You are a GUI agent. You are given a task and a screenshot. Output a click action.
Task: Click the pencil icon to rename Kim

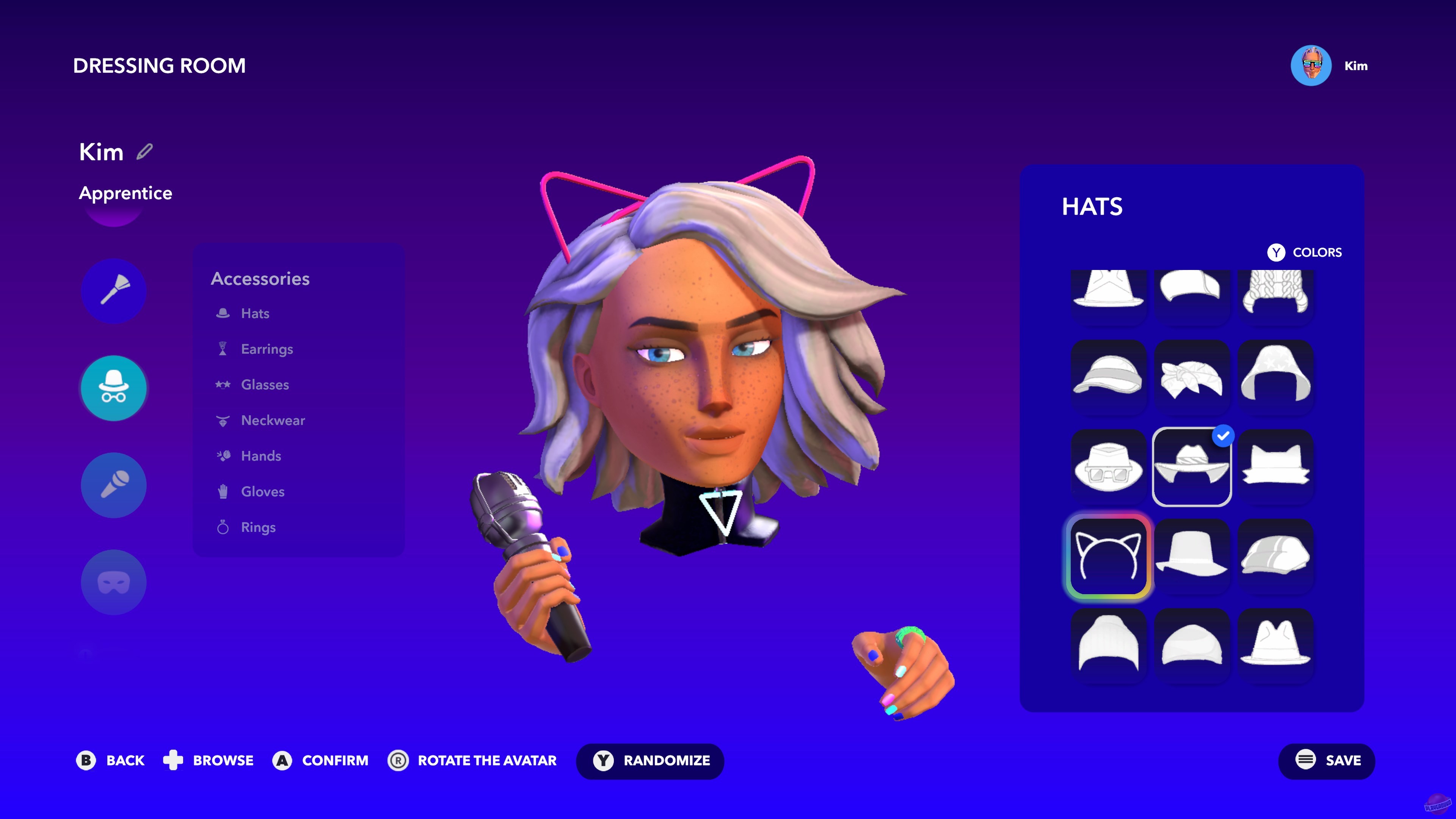pos(145,152)
